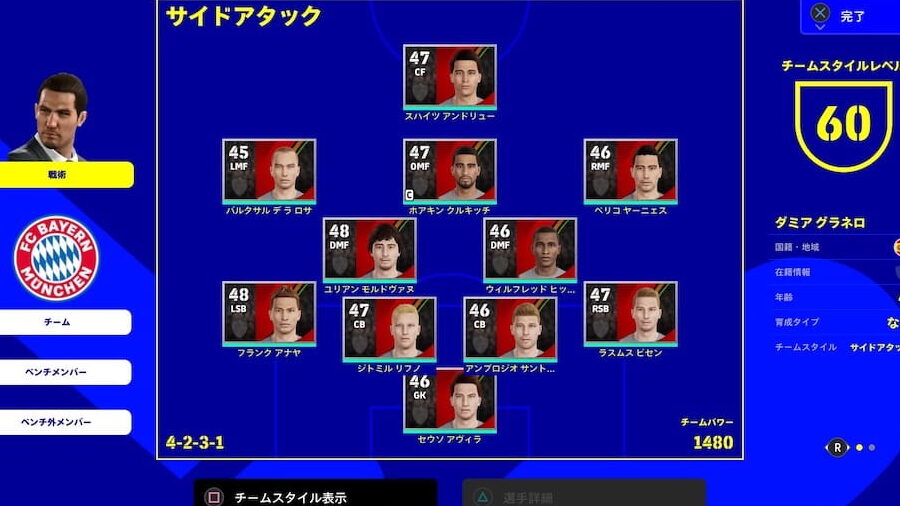This screenshot has width=900, height=506.
Task: Select the CF player card rated 47
Action: [x=450, y=77]
